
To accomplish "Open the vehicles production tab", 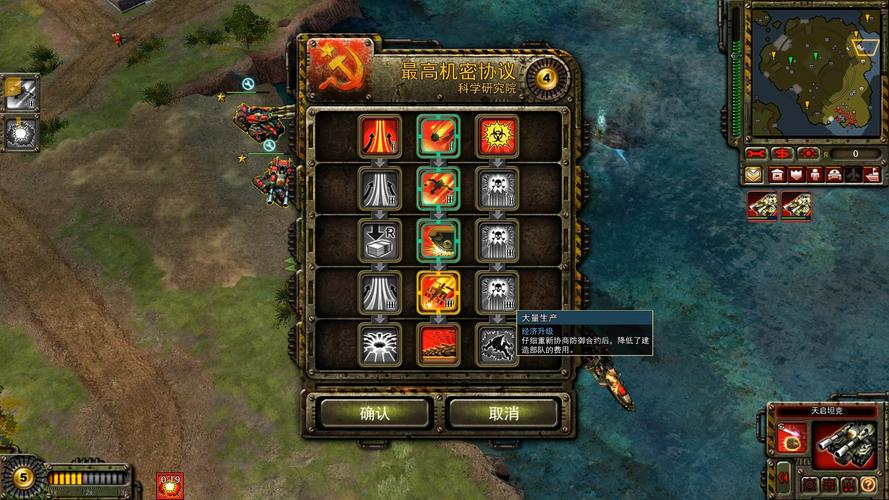I will (x=832, y=174).
